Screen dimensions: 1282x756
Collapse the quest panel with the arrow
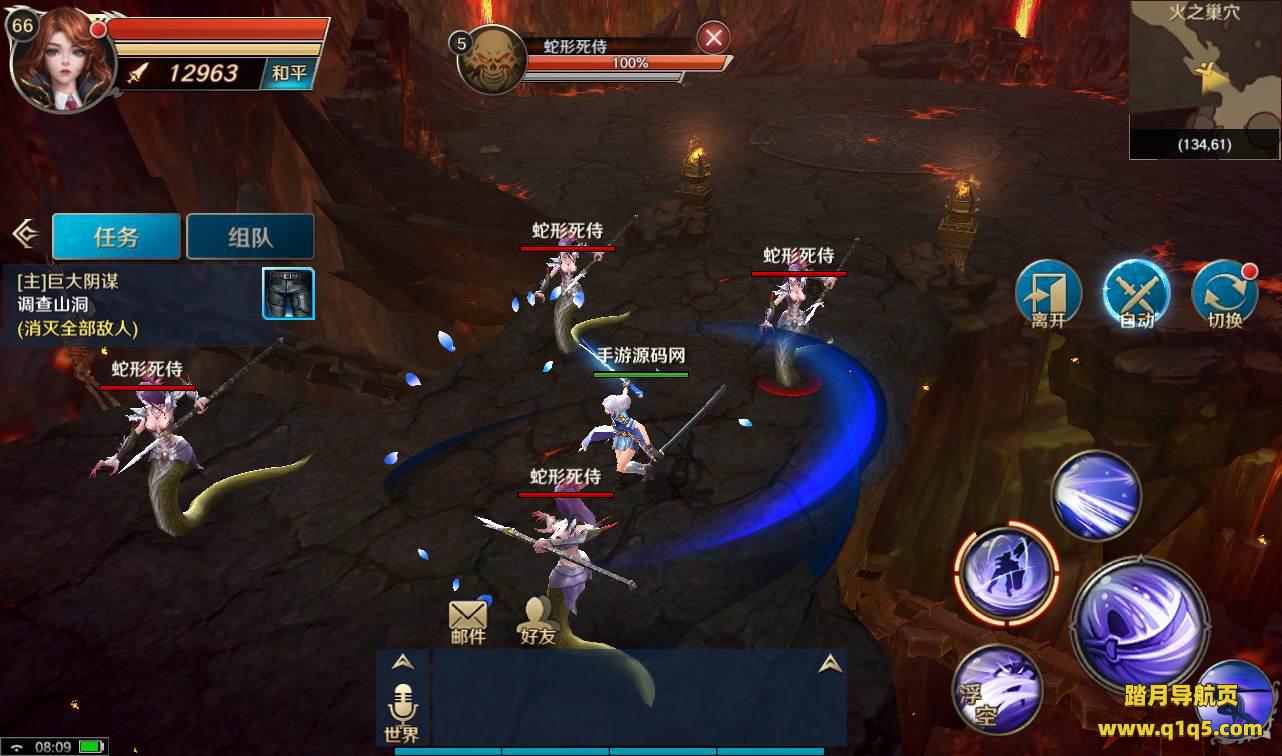(x=24, y=234)
